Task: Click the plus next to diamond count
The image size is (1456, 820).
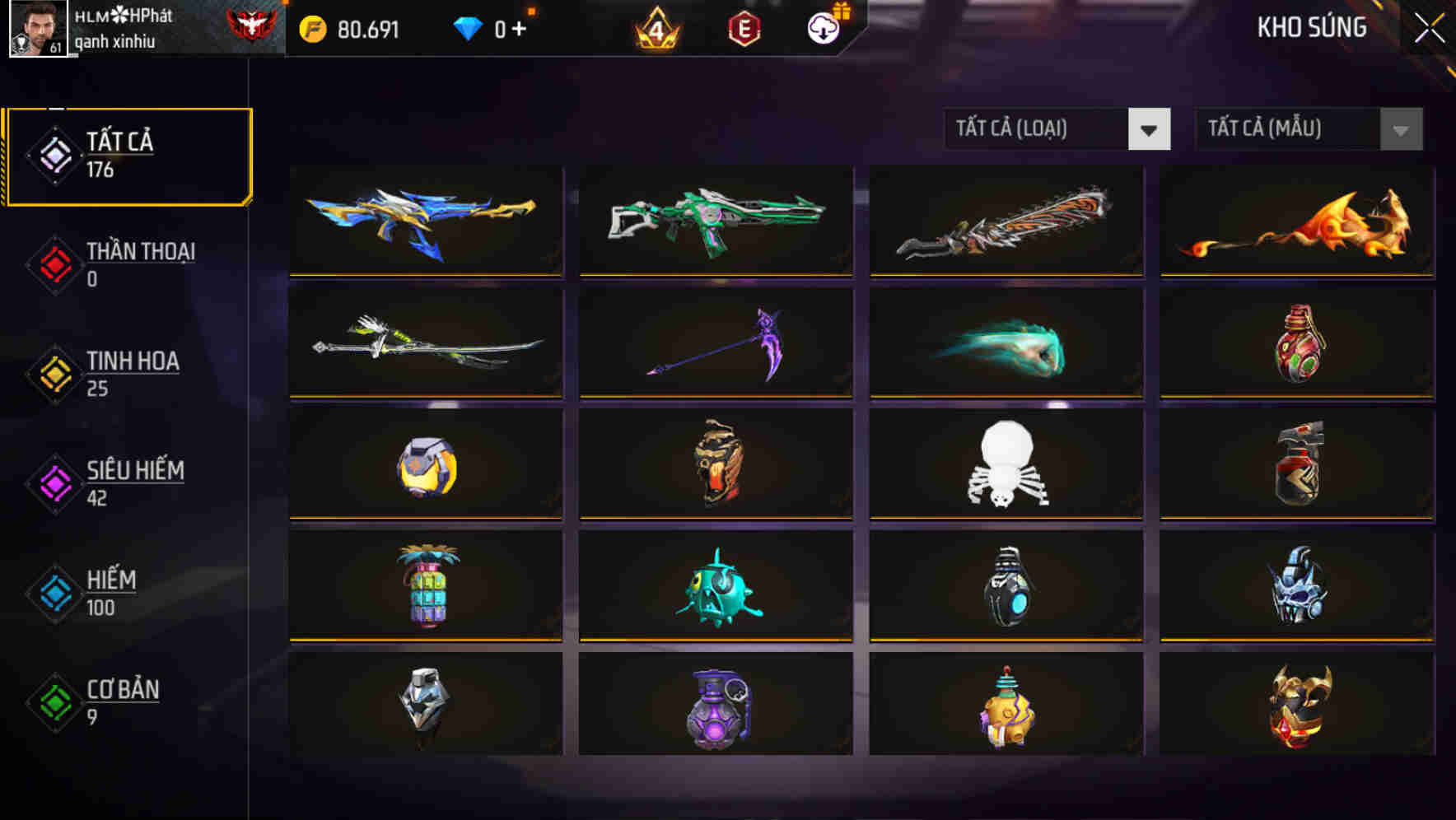Action: (x=520, y=28)
